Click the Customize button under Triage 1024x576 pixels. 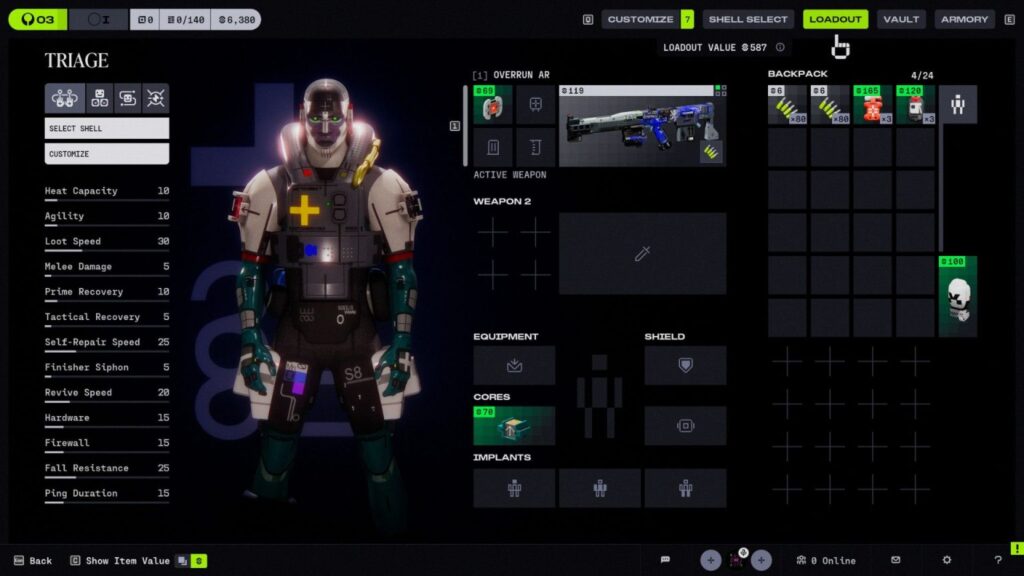(107, 154)
